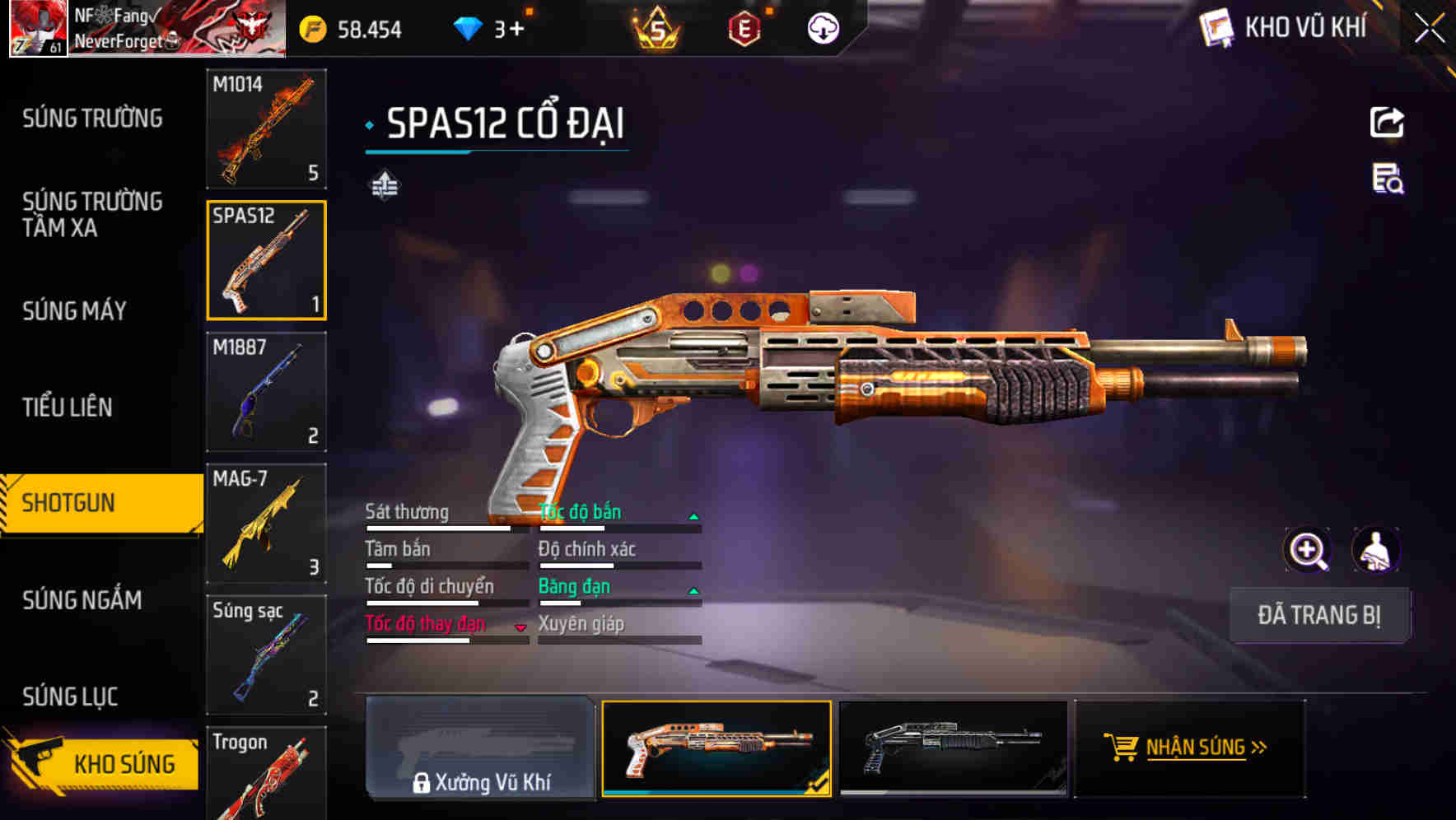Image resolution: width=1456 pixels, height=820 pixels.
Task: Open the player profile avatar top left
Action: point(37,27)
